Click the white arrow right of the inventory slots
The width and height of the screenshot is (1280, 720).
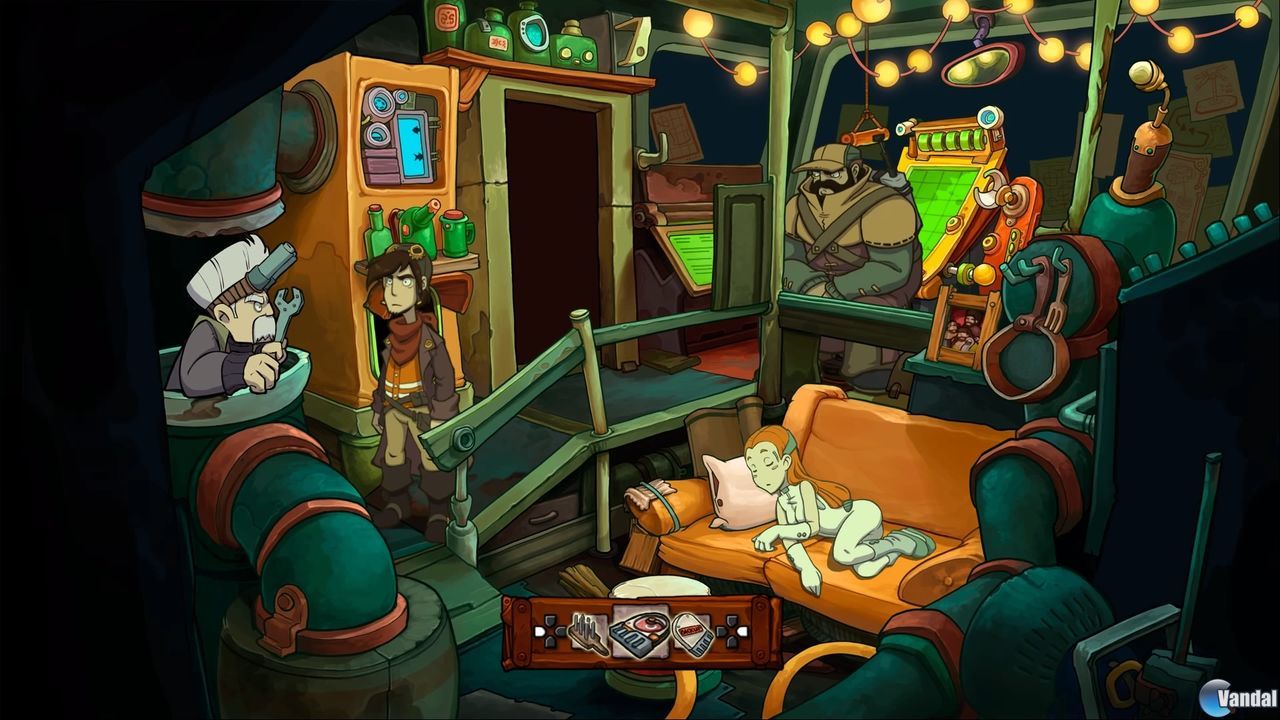(x=741, y=633)
